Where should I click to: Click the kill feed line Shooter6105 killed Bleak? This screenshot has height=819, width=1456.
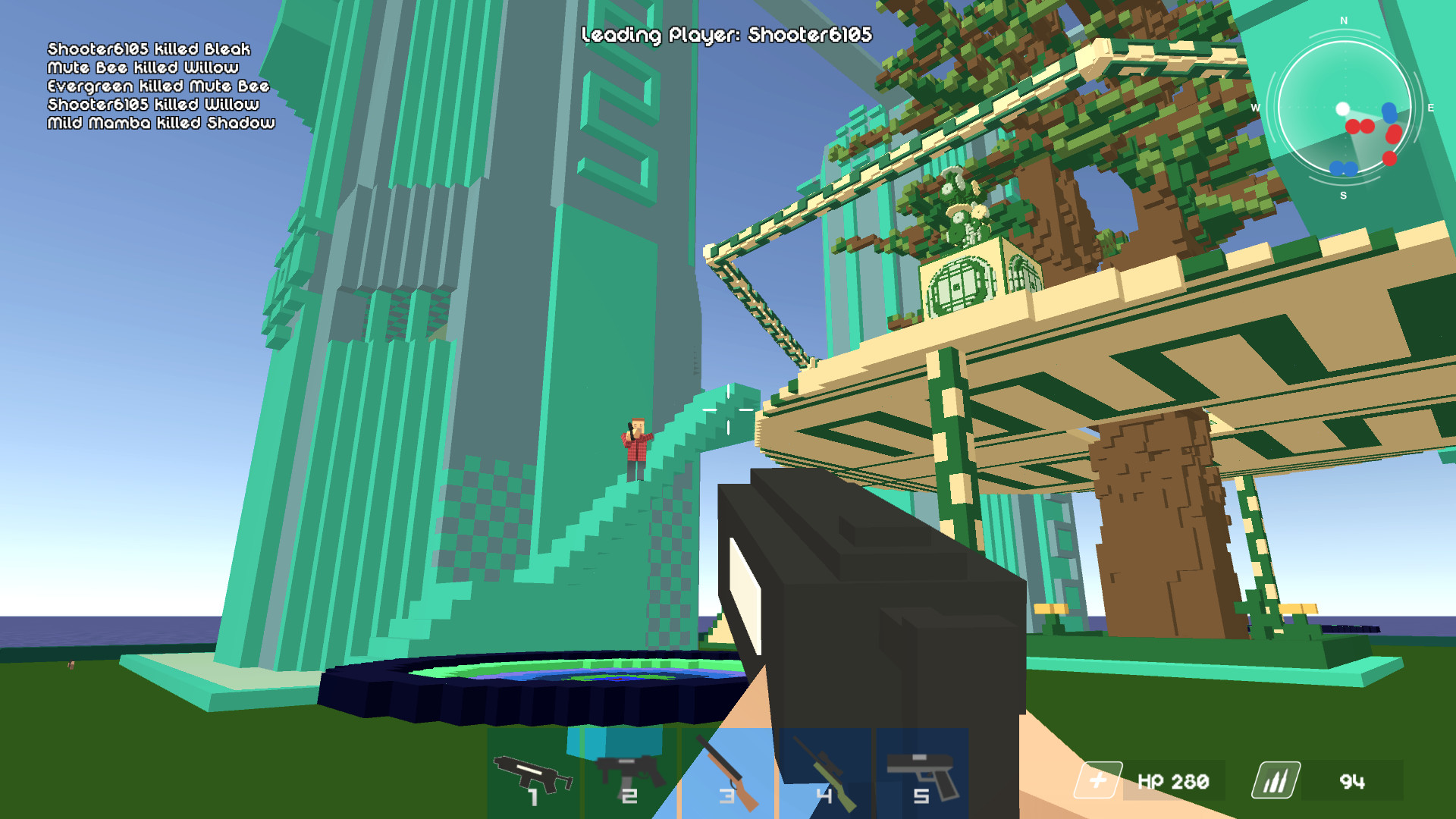coord(147,49)
